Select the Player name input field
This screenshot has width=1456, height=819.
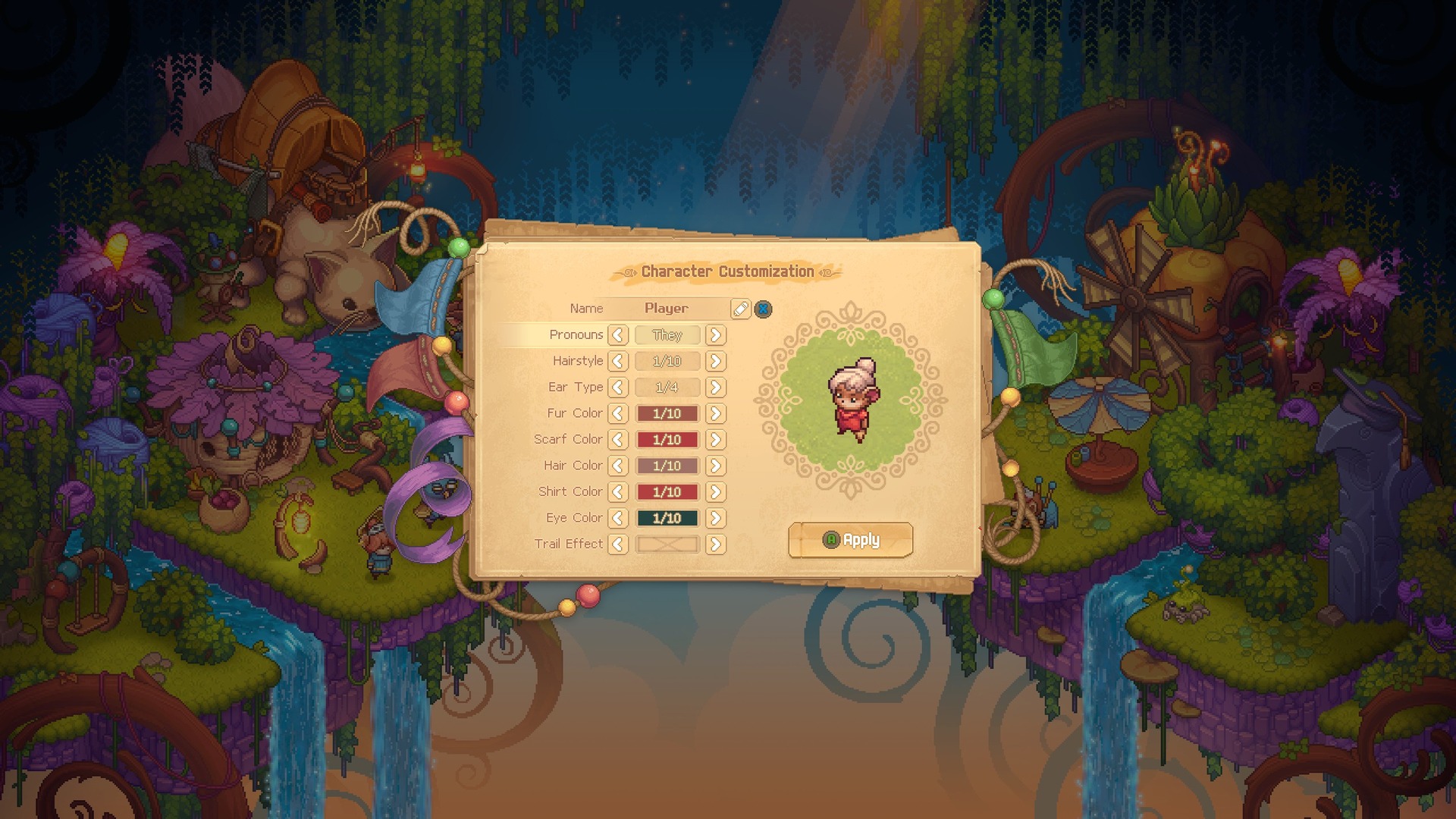click(667, 308)
